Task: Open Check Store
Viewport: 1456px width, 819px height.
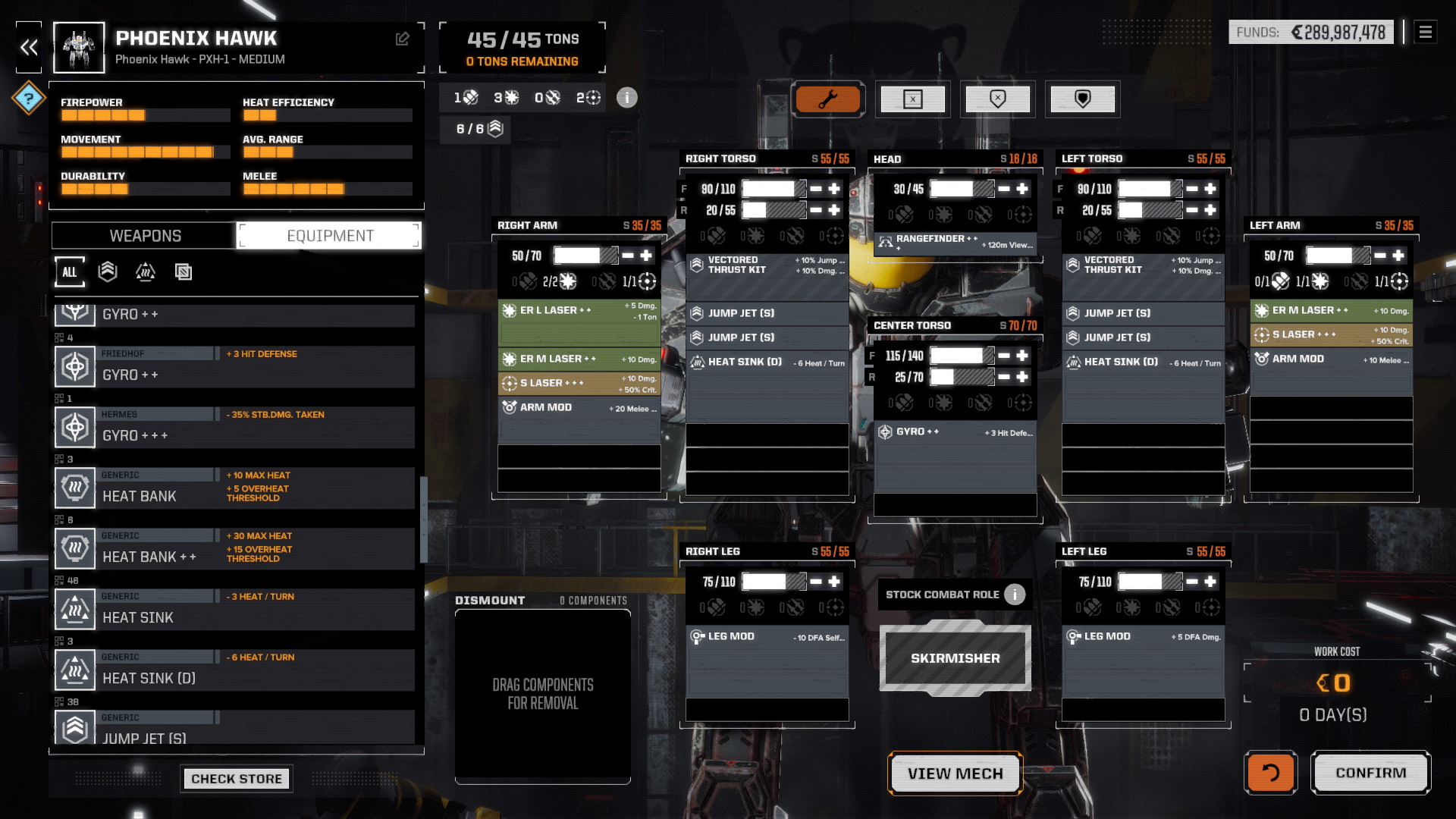Action: [236, 779]
